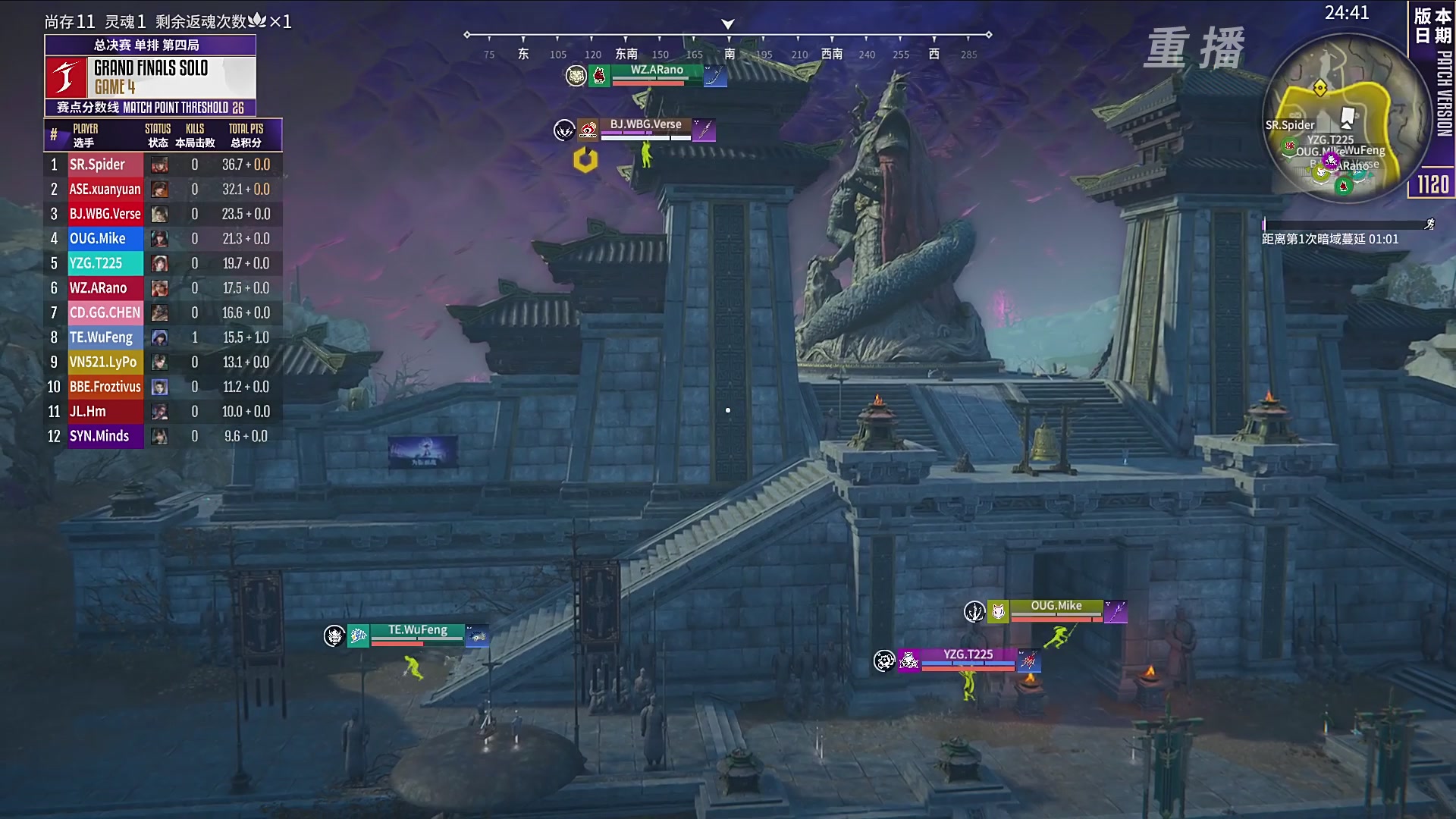
Task: Click the WZ.ARano floating nameplate
Action: pos(657,71)
